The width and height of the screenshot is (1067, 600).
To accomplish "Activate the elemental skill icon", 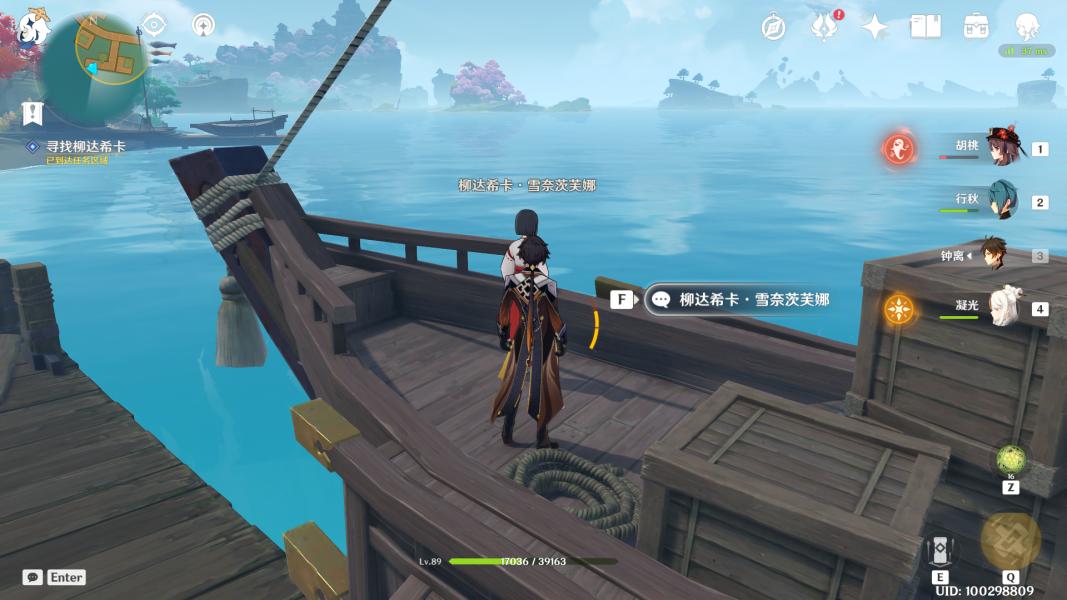I will click(940, 552).
